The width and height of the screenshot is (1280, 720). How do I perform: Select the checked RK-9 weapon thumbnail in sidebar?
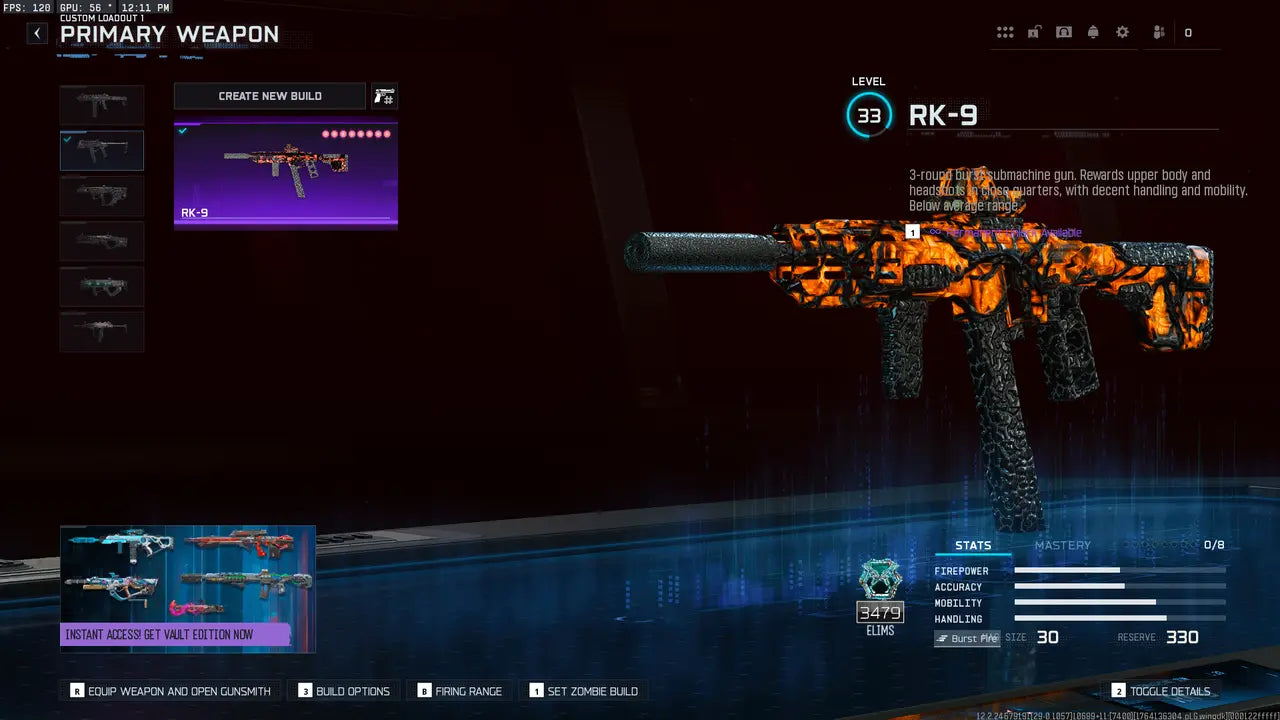tap(101, 150)
